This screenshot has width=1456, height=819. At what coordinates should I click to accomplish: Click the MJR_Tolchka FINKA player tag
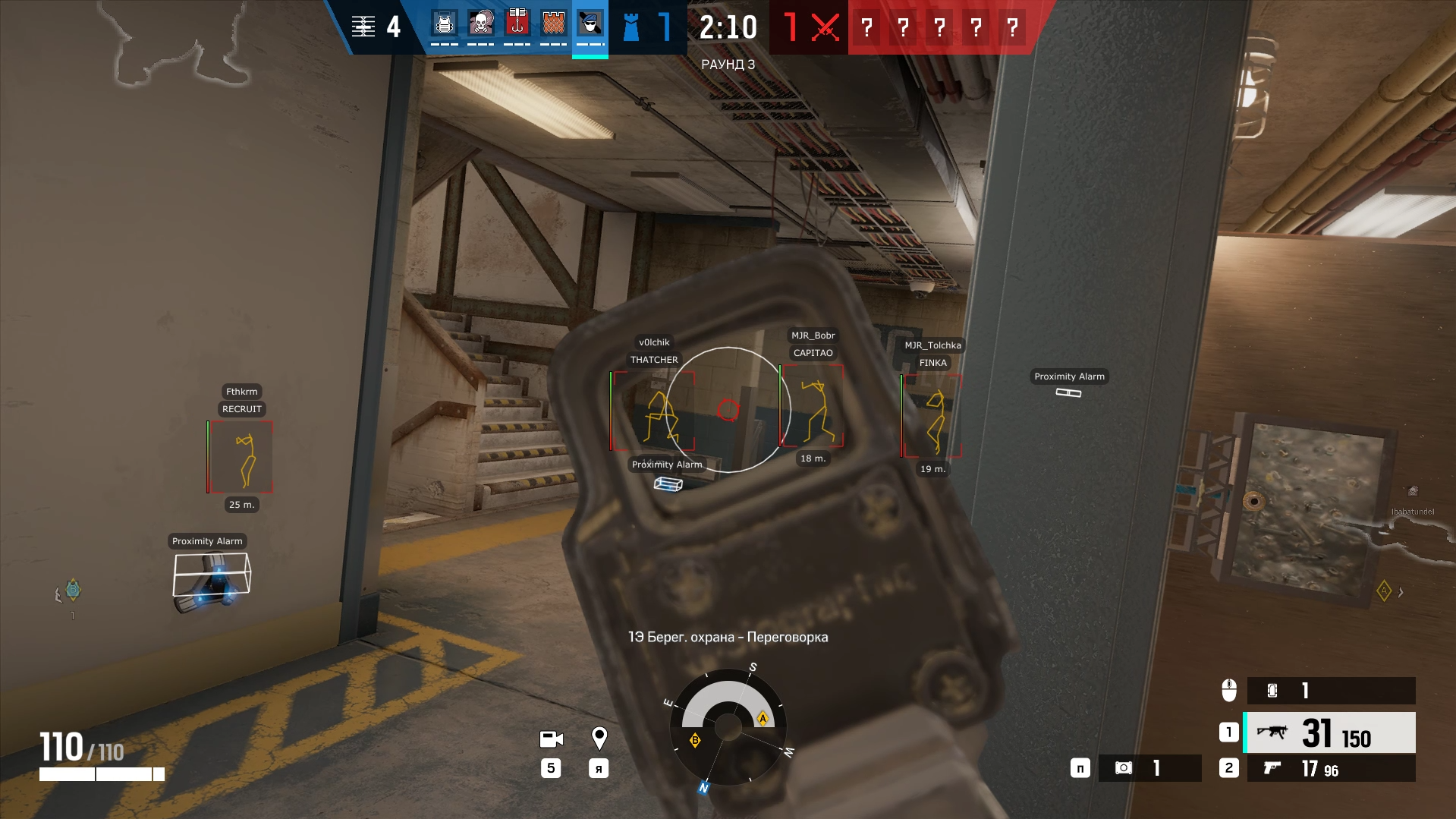pos(932,354)
